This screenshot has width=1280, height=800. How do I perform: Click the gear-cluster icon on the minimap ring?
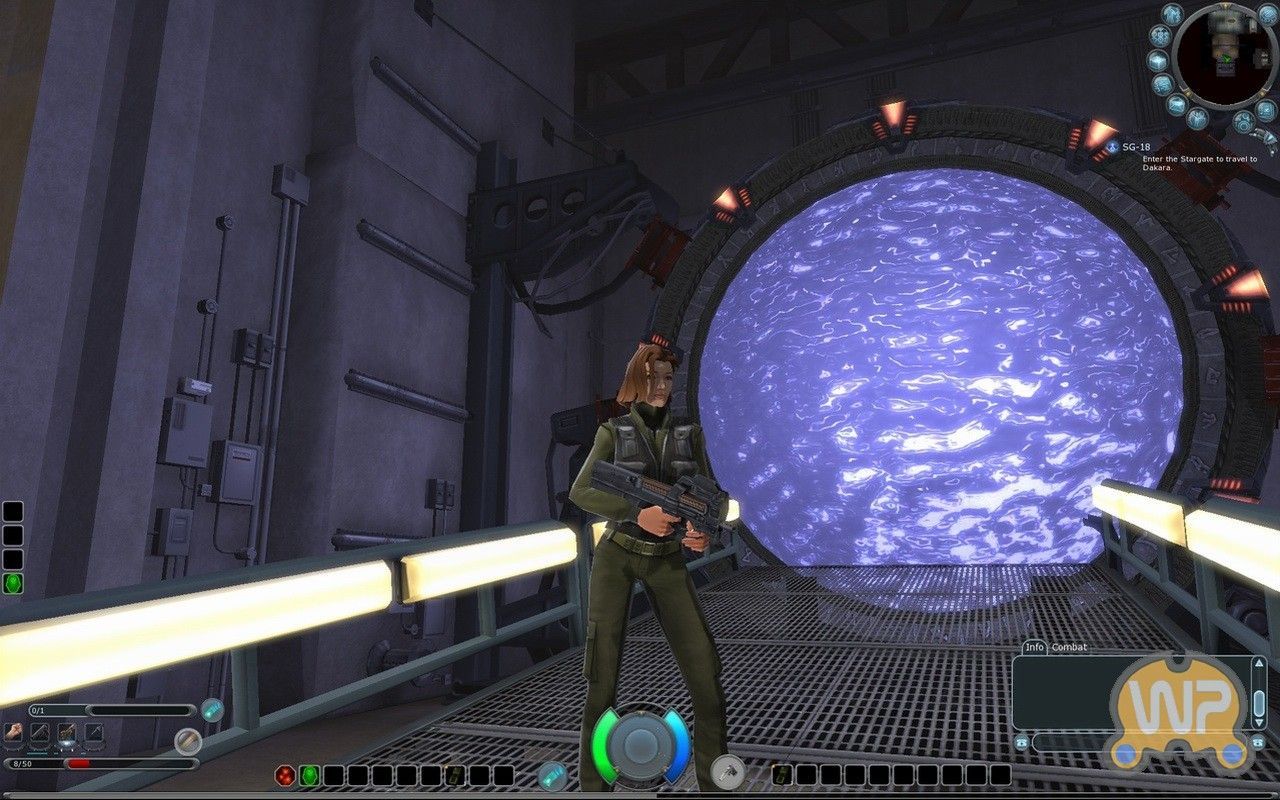[x=1159, y=36]
